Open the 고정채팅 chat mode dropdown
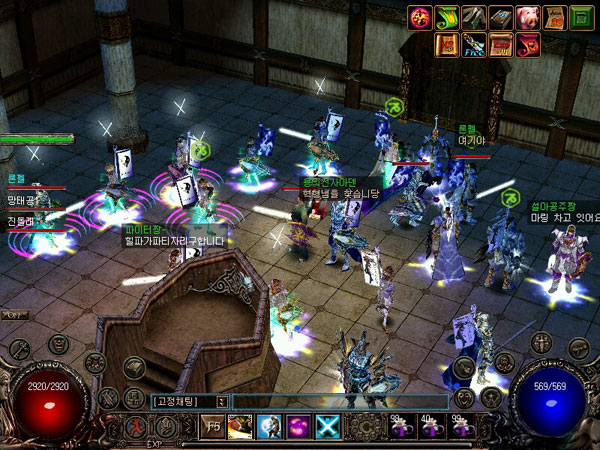Viewport: 600px width, 450px height. [221, 401]
